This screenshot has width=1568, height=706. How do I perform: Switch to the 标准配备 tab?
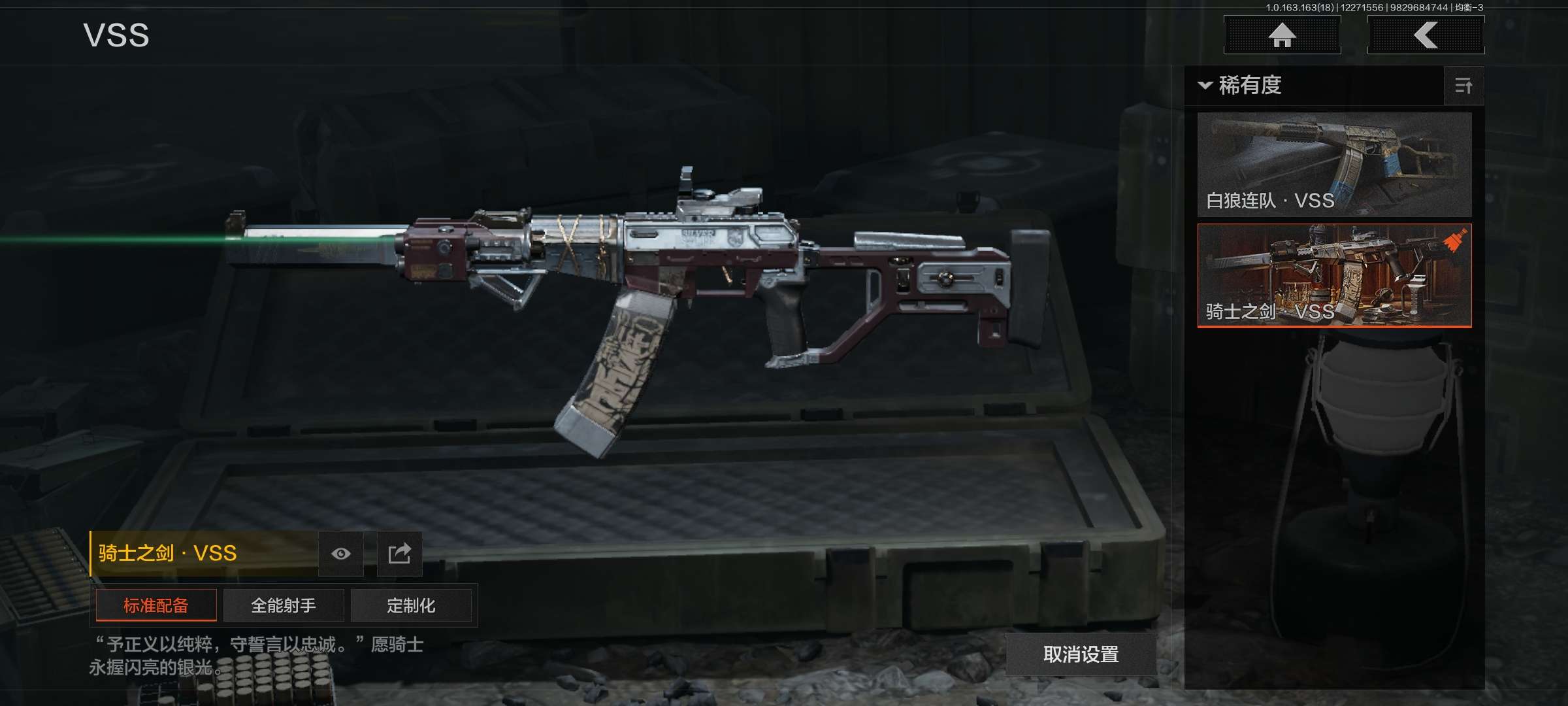[156, 605]
